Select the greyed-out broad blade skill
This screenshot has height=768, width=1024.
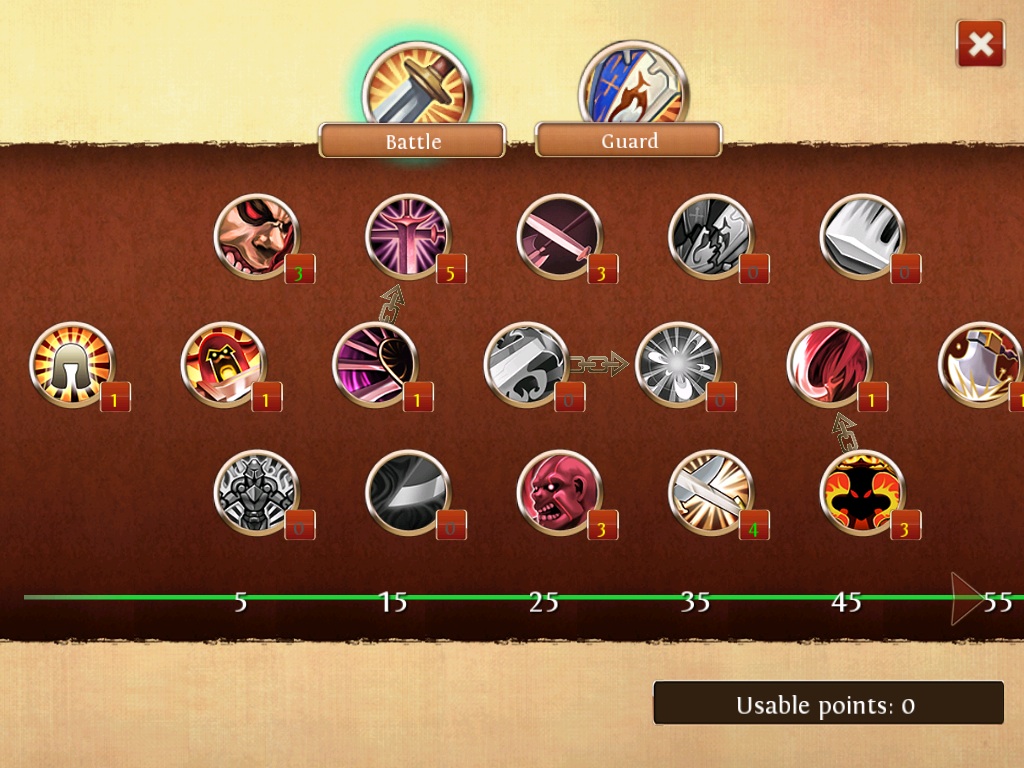pyautogui.click(x=862, y=237)
